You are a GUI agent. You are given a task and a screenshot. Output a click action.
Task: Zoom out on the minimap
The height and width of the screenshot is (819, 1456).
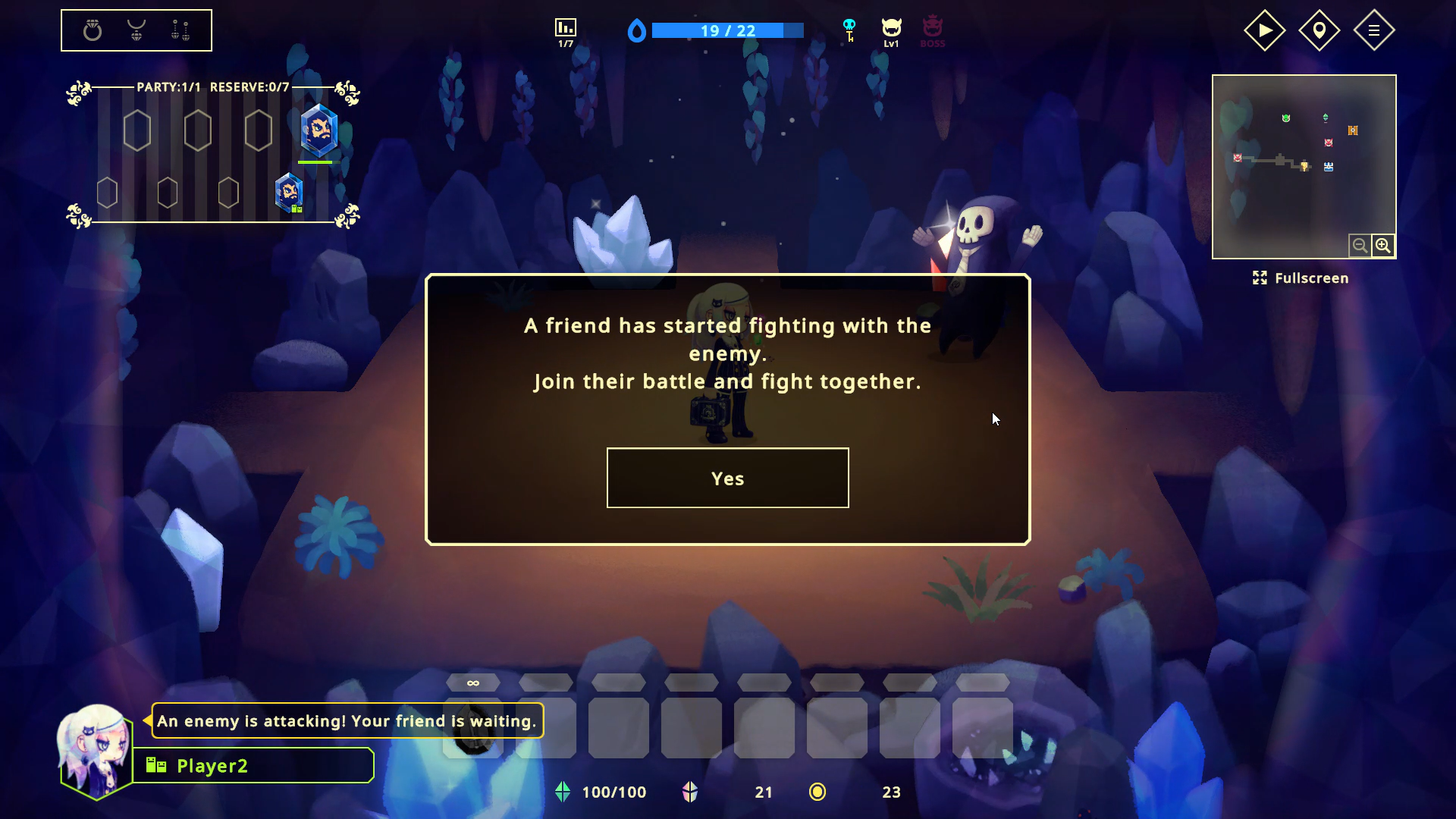(x=1360, y=245)
